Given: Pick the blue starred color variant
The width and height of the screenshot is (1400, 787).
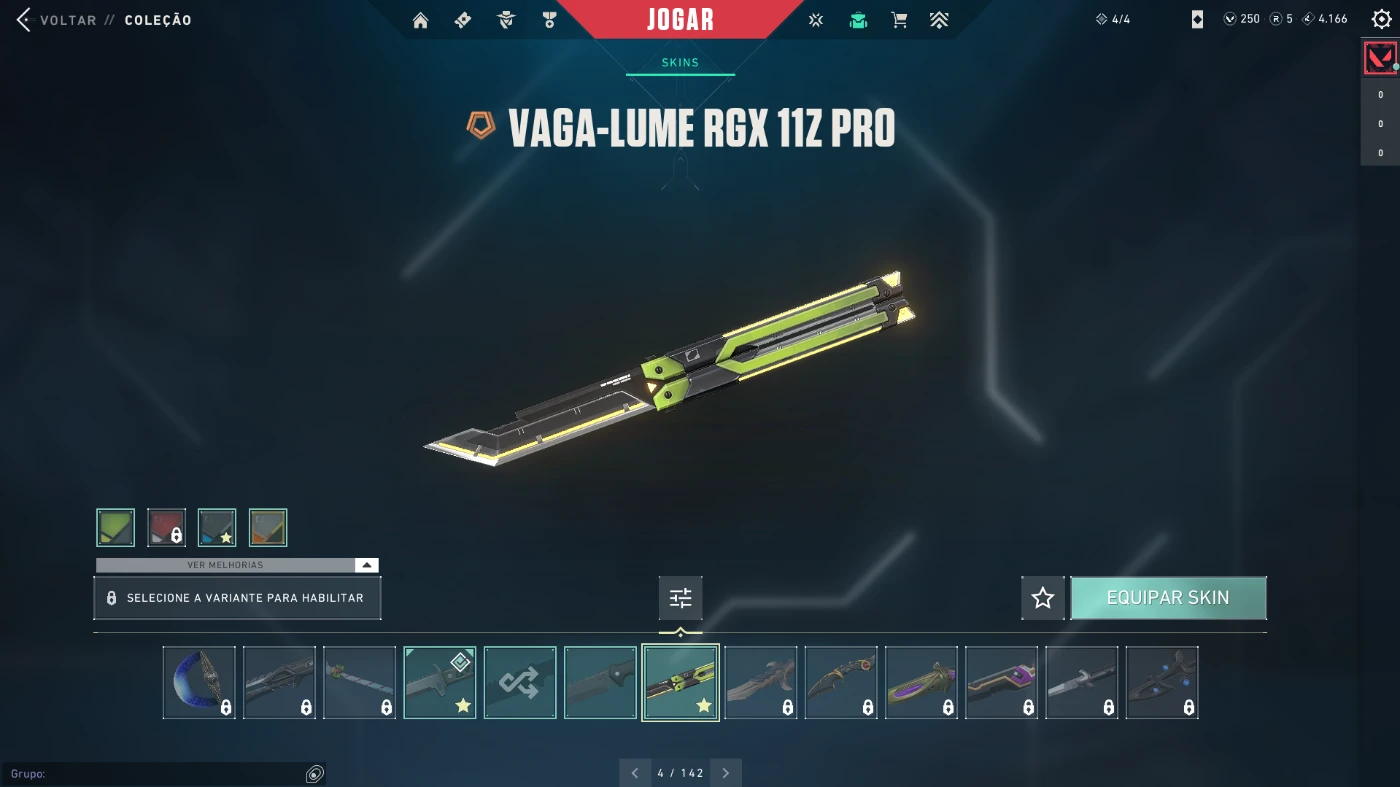Looking at the screenshot, I should [217, 527].
